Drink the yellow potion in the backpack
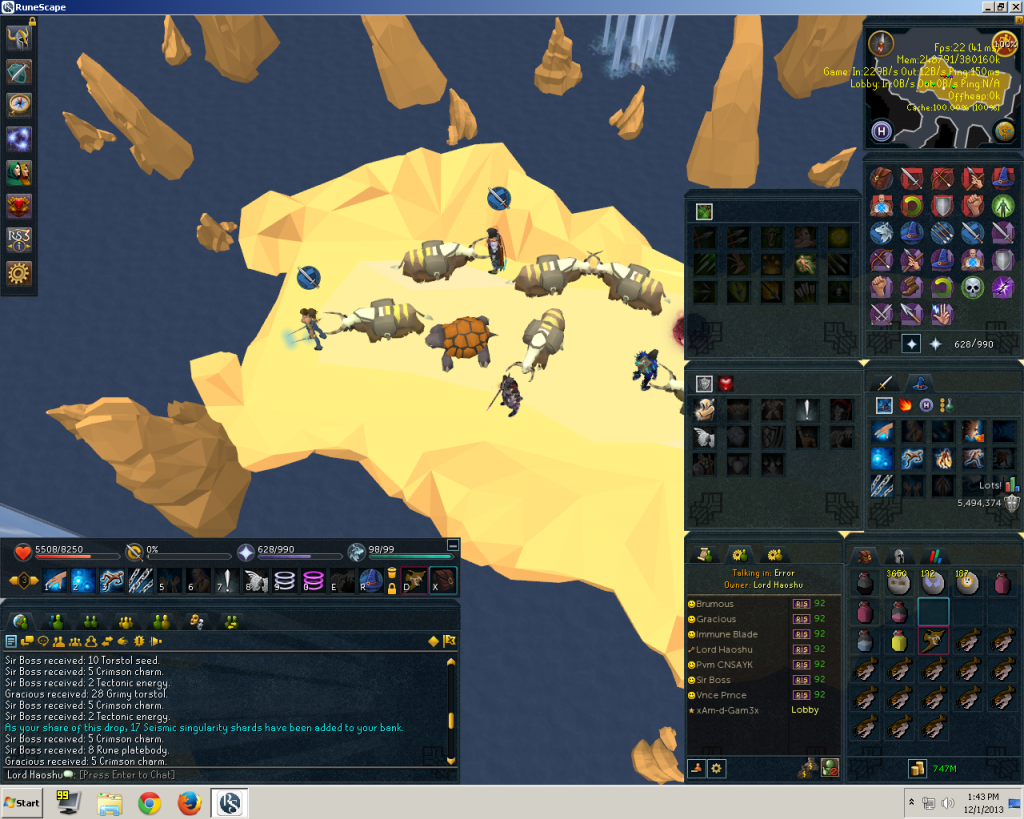This screenshot has width=1024, height=819. [899, 641]
